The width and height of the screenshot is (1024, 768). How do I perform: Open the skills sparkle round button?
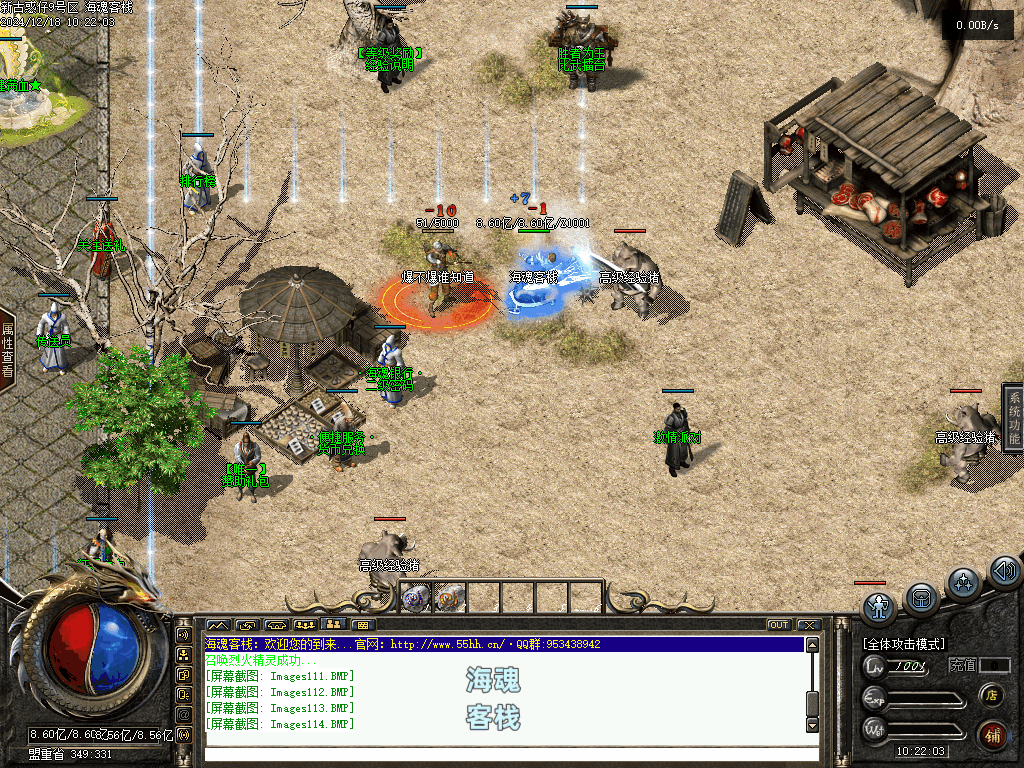(x=963, y=584)
